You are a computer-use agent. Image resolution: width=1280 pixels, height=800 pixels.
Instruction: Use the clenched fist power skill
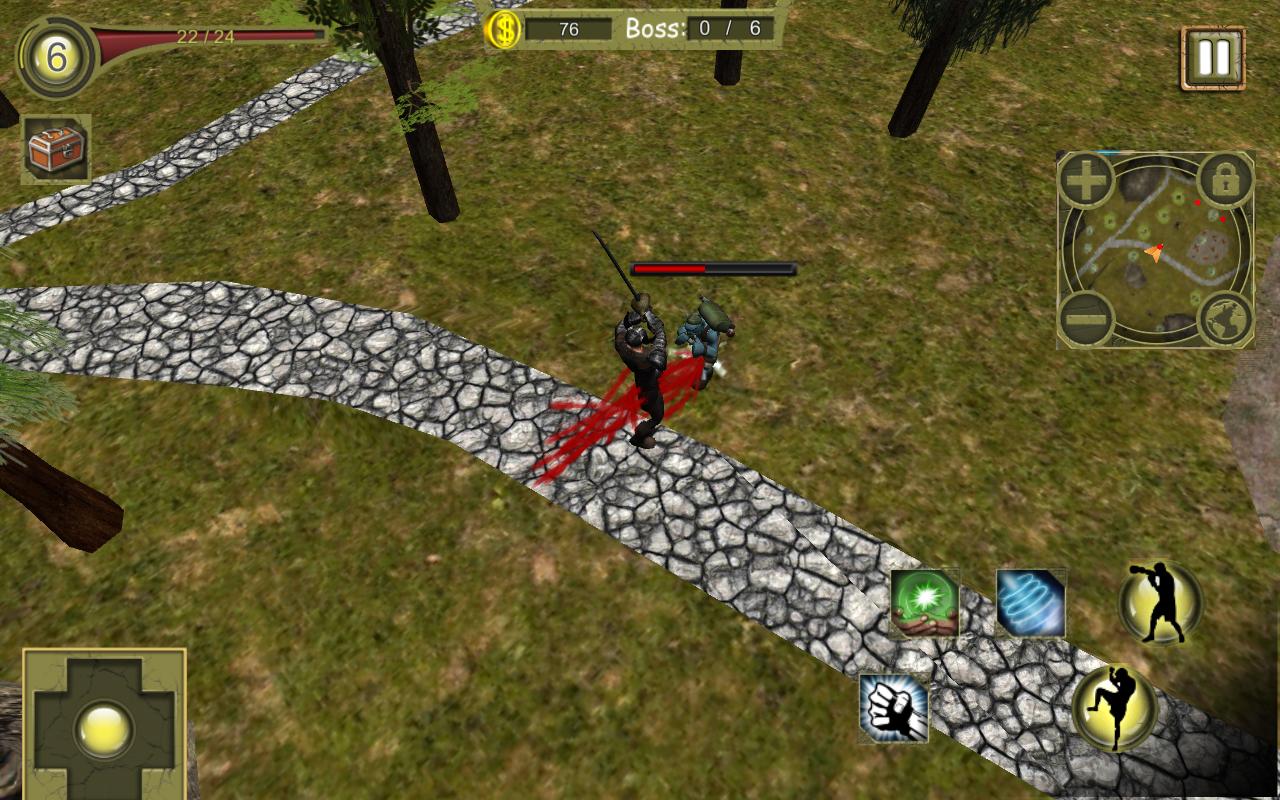(894, 708)
